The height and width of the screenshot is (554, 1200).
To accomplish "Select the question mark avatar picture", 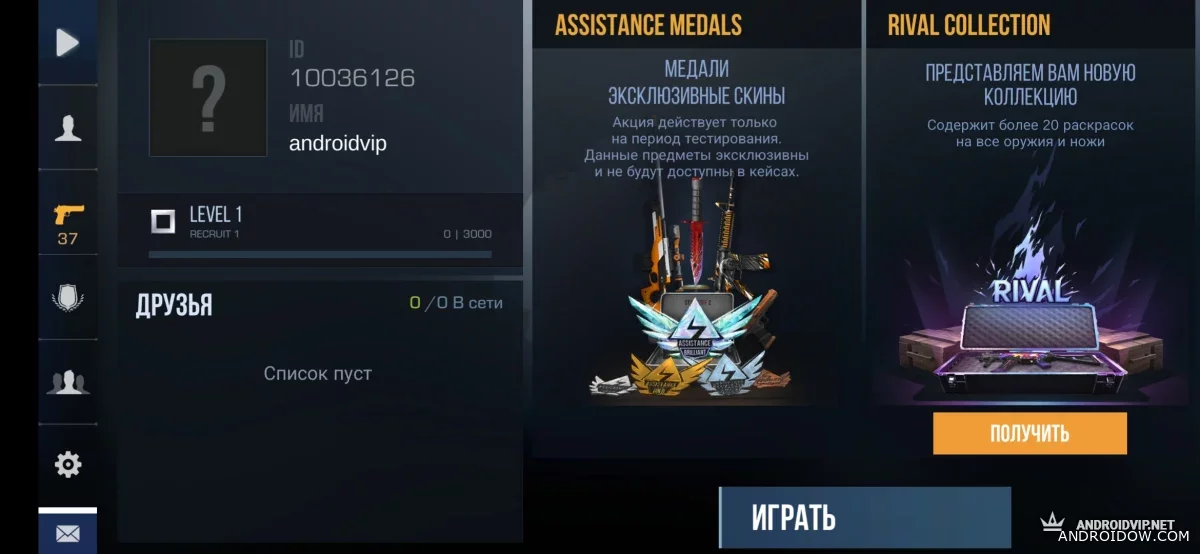I will 208,98.
